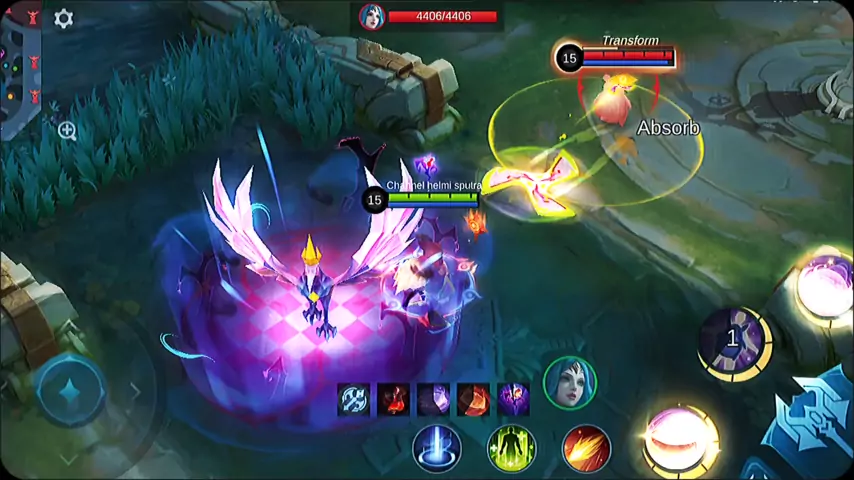Select the red boots item slot
Screen dimensions: 854x480
click(x=393, y=399)
